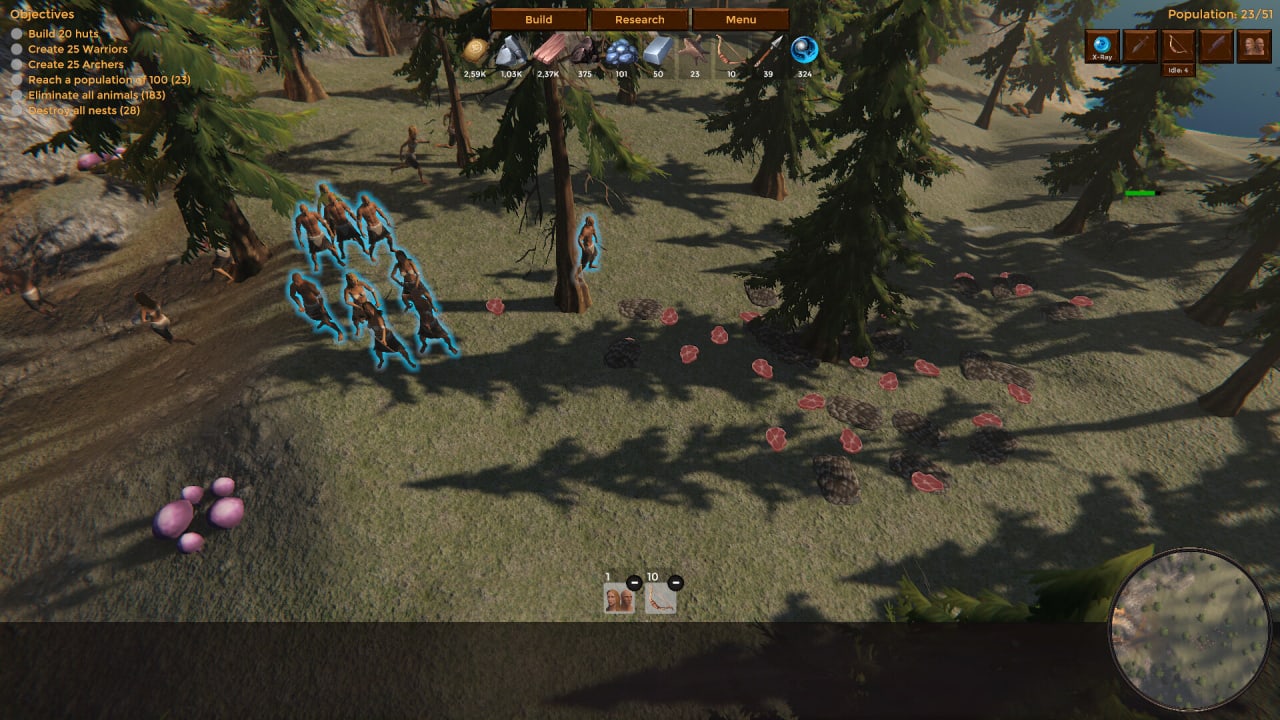The width and height of the screenshot is (1280, 720).
Task: Open the Build menu
Action: [x=539, y=20]
